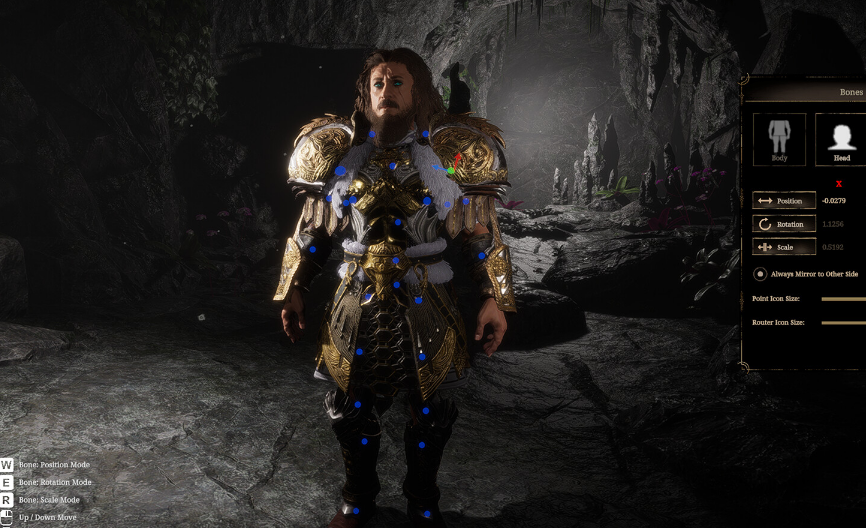Adjust the Router Icon Size slider

click(843, 323)
